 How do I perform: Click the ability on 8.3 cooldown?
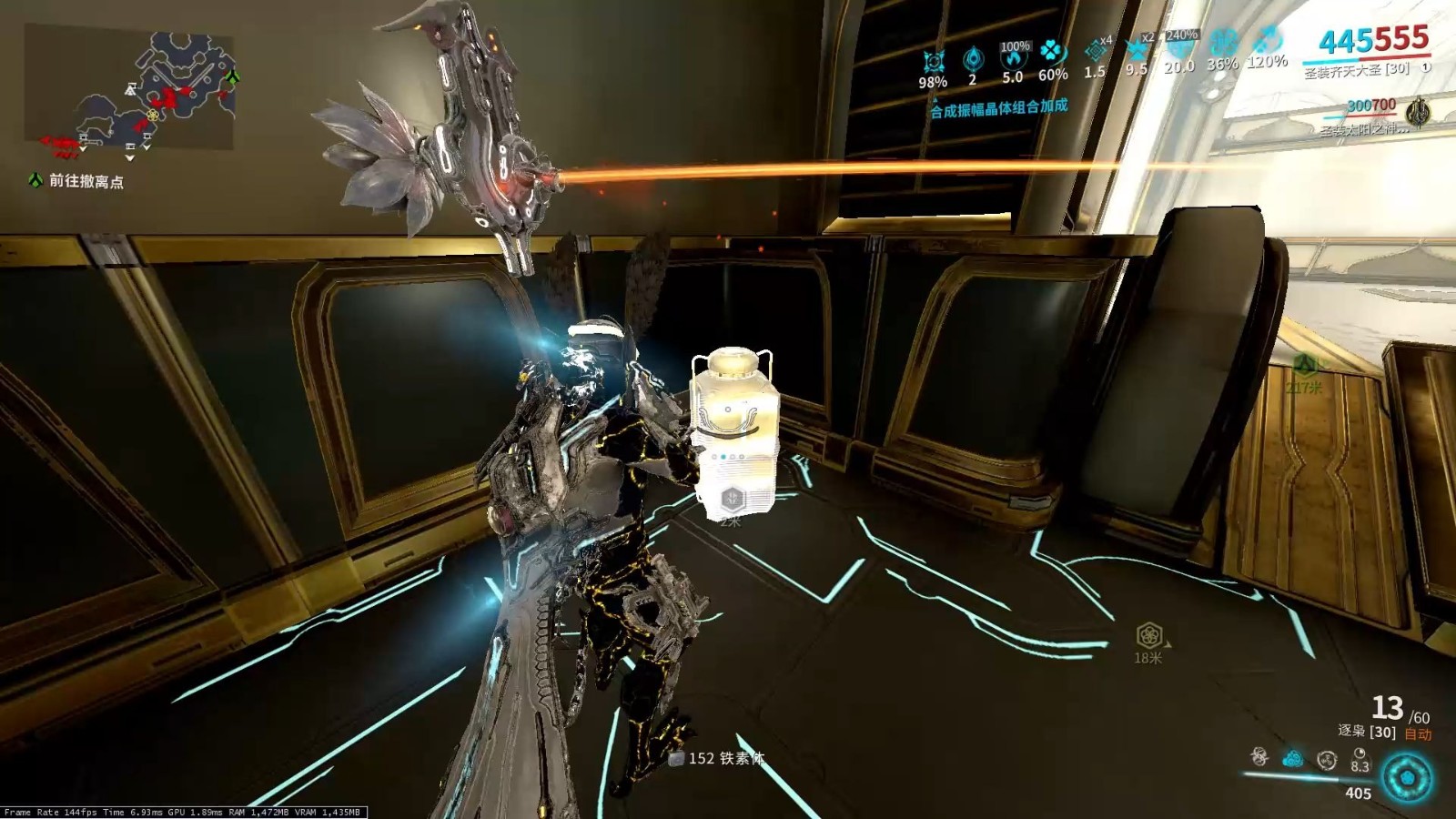coord(1360,755)
